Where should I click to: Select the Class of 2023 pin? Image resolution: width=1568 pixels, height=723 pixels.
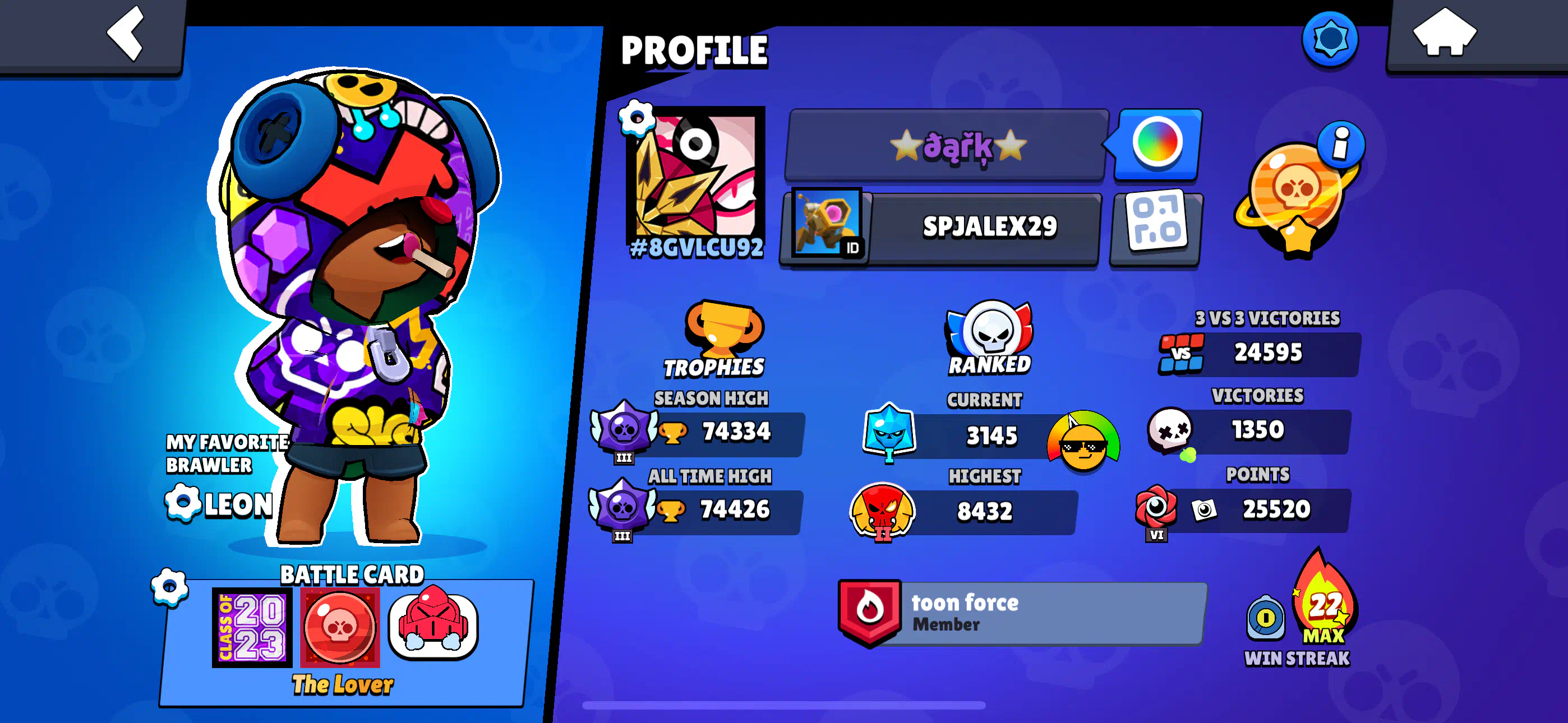click(x=251, y=628)
